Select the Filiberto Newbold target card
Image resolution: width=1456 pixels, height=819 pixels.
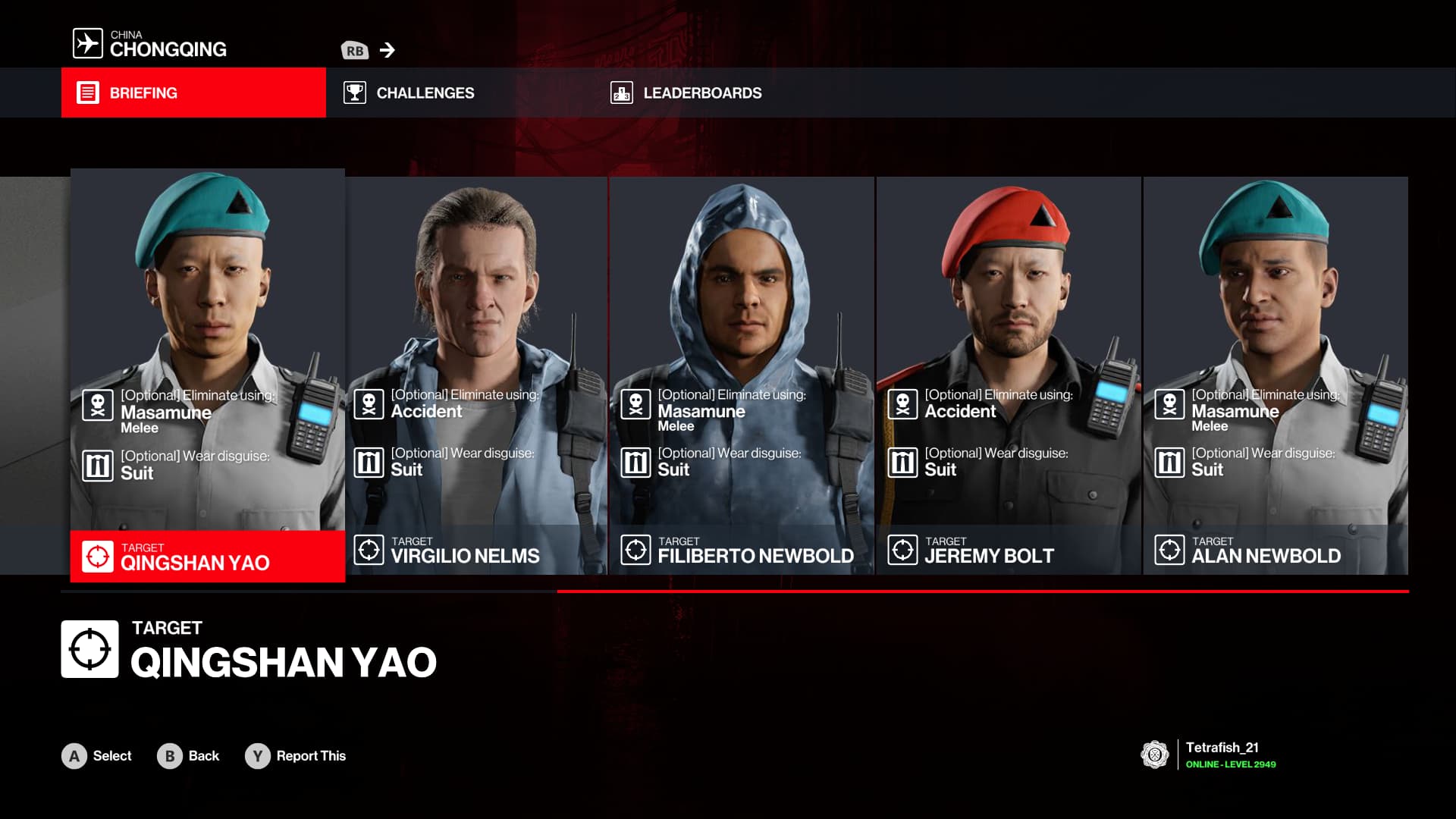[x=742, y=375]
